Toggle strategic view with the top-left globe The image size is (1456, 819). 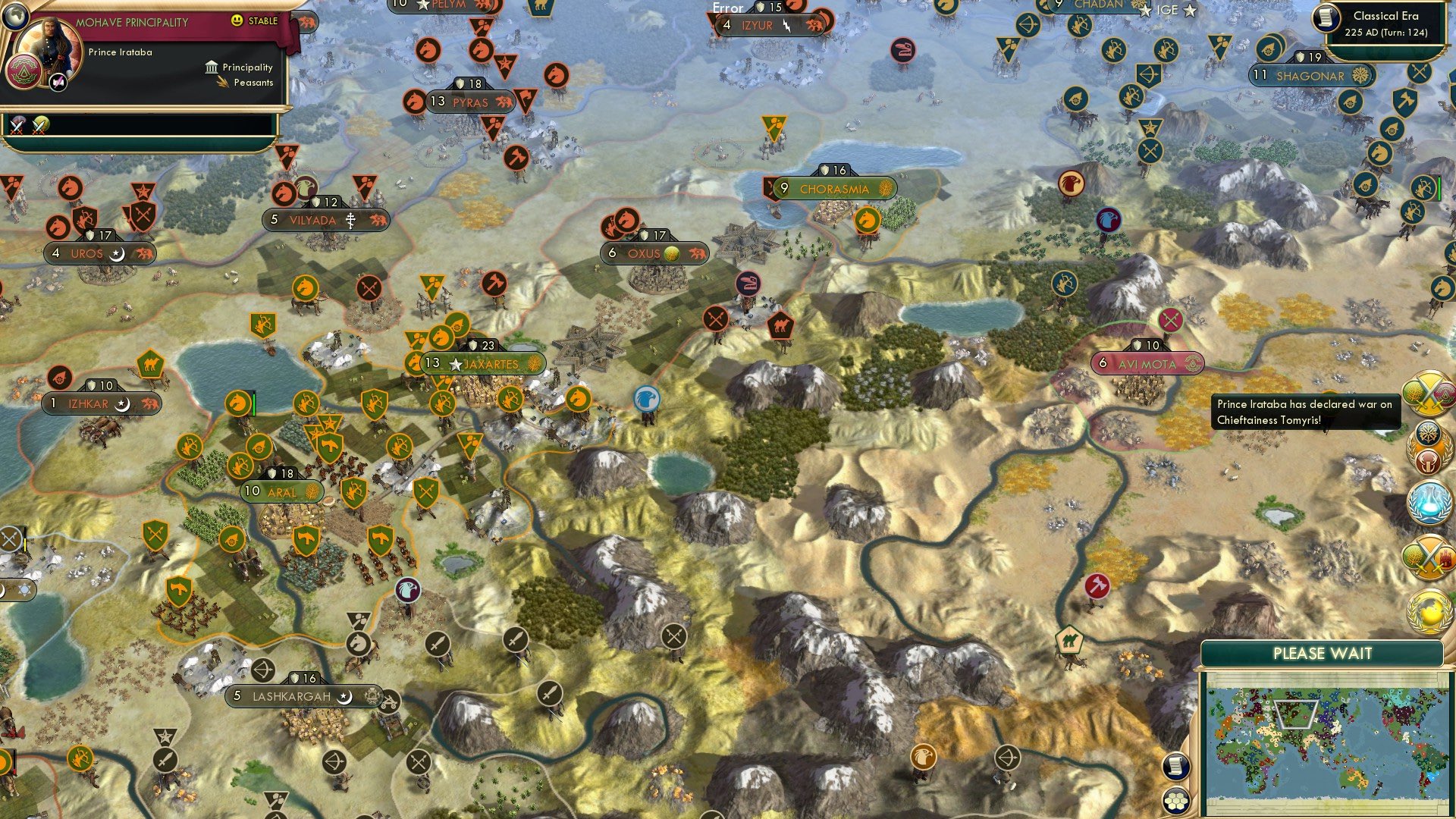point(15,16)
